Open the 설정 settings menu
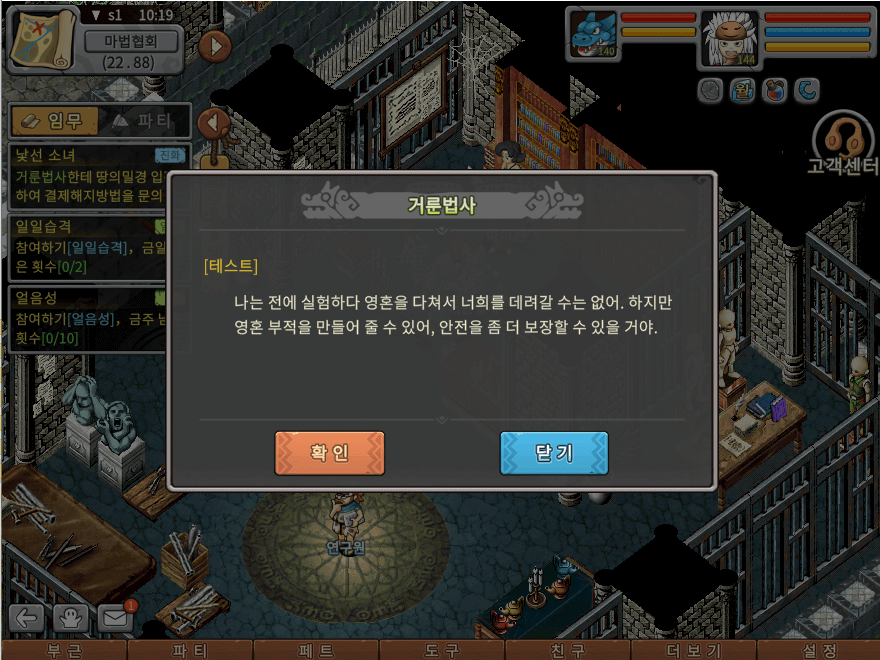Image resolution: width=880 pixels, height=660 pixels. (x=818, y=650)
